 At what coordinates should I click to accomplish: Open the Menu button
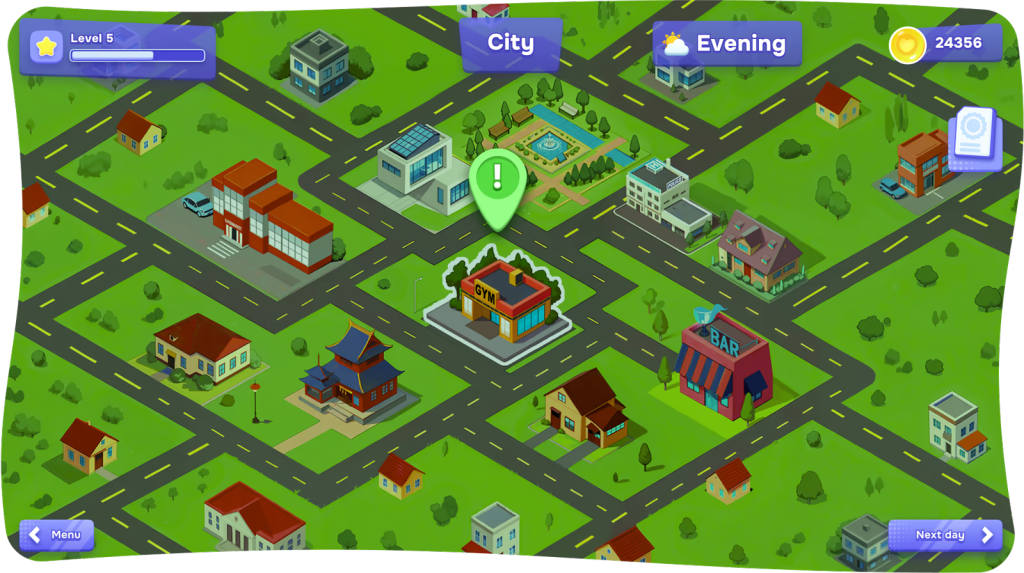[x=57, y=535]
